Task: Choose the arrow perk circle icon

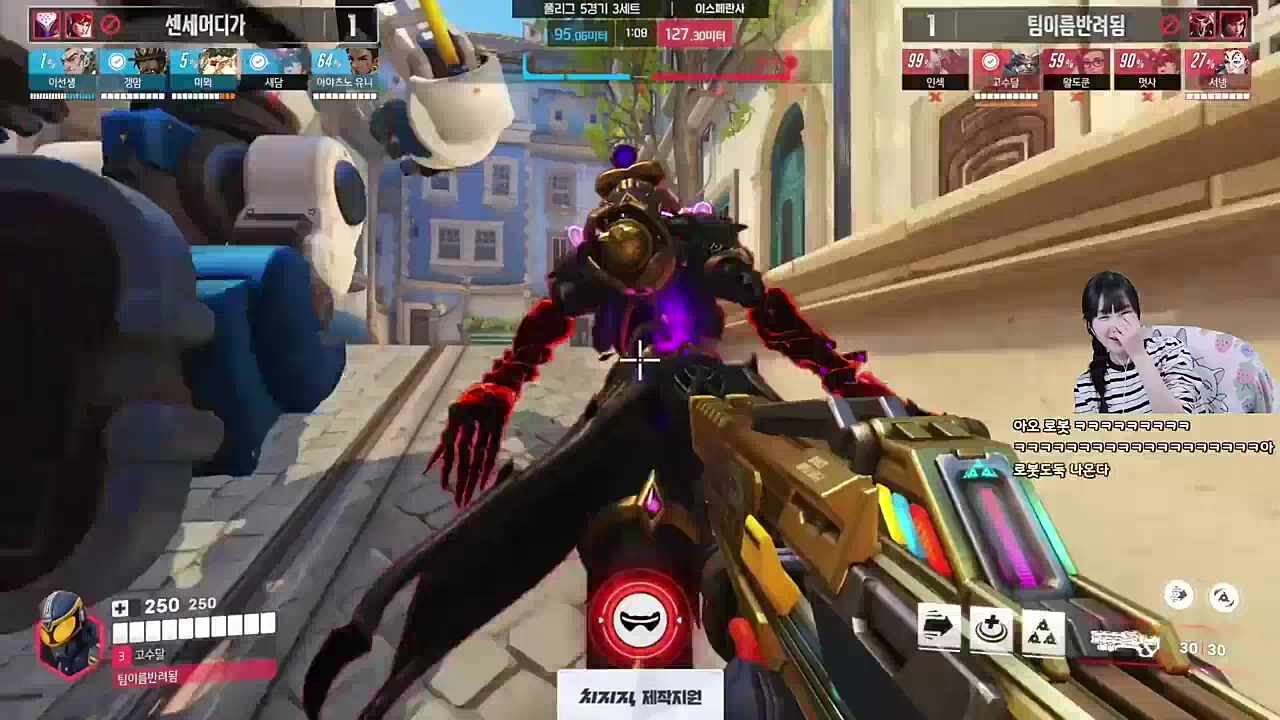Action: (1180, 595)
